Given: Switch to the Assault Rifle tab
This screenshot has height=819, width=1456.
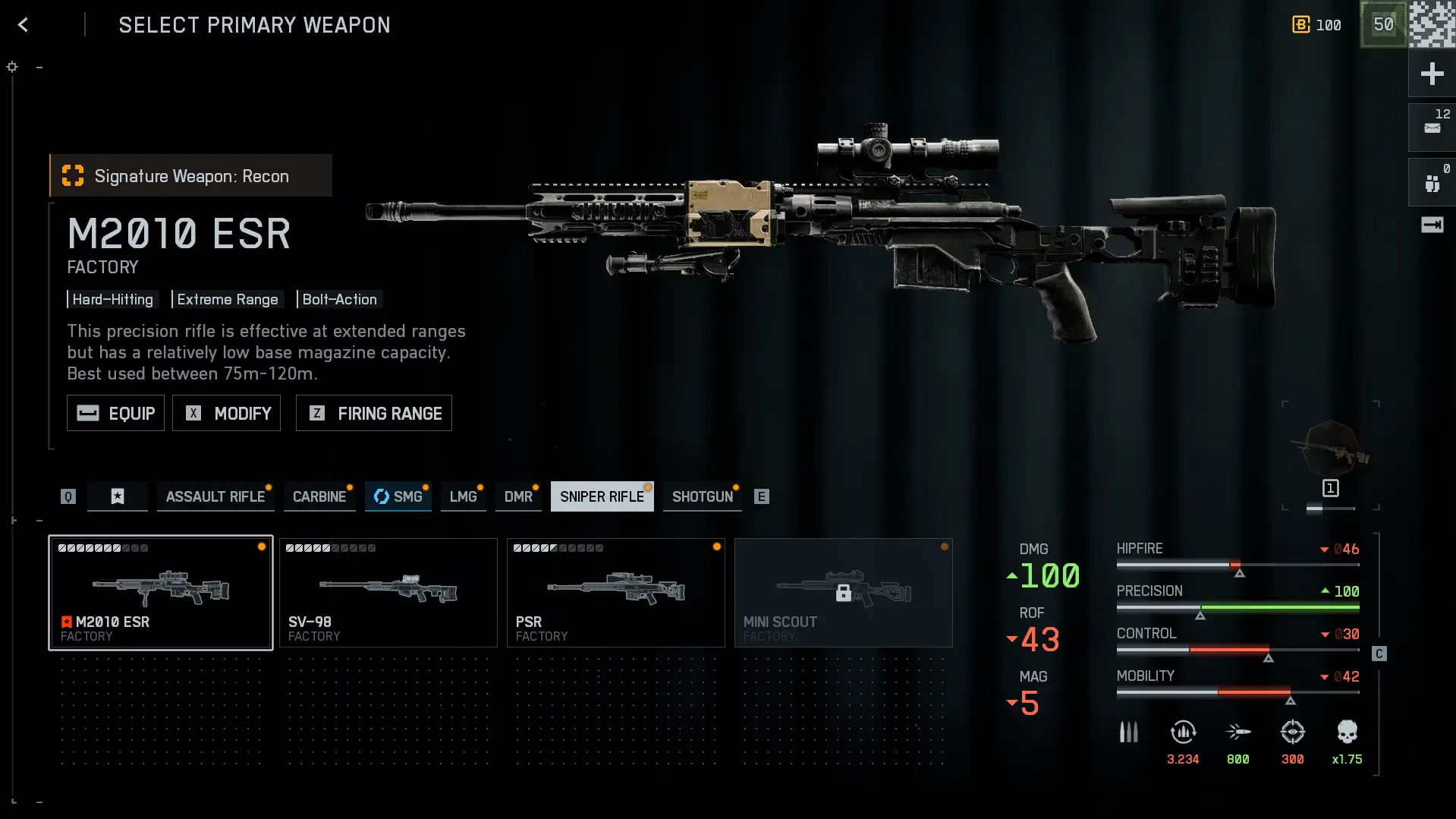Looking at the screenshot, I should point(215,496).
